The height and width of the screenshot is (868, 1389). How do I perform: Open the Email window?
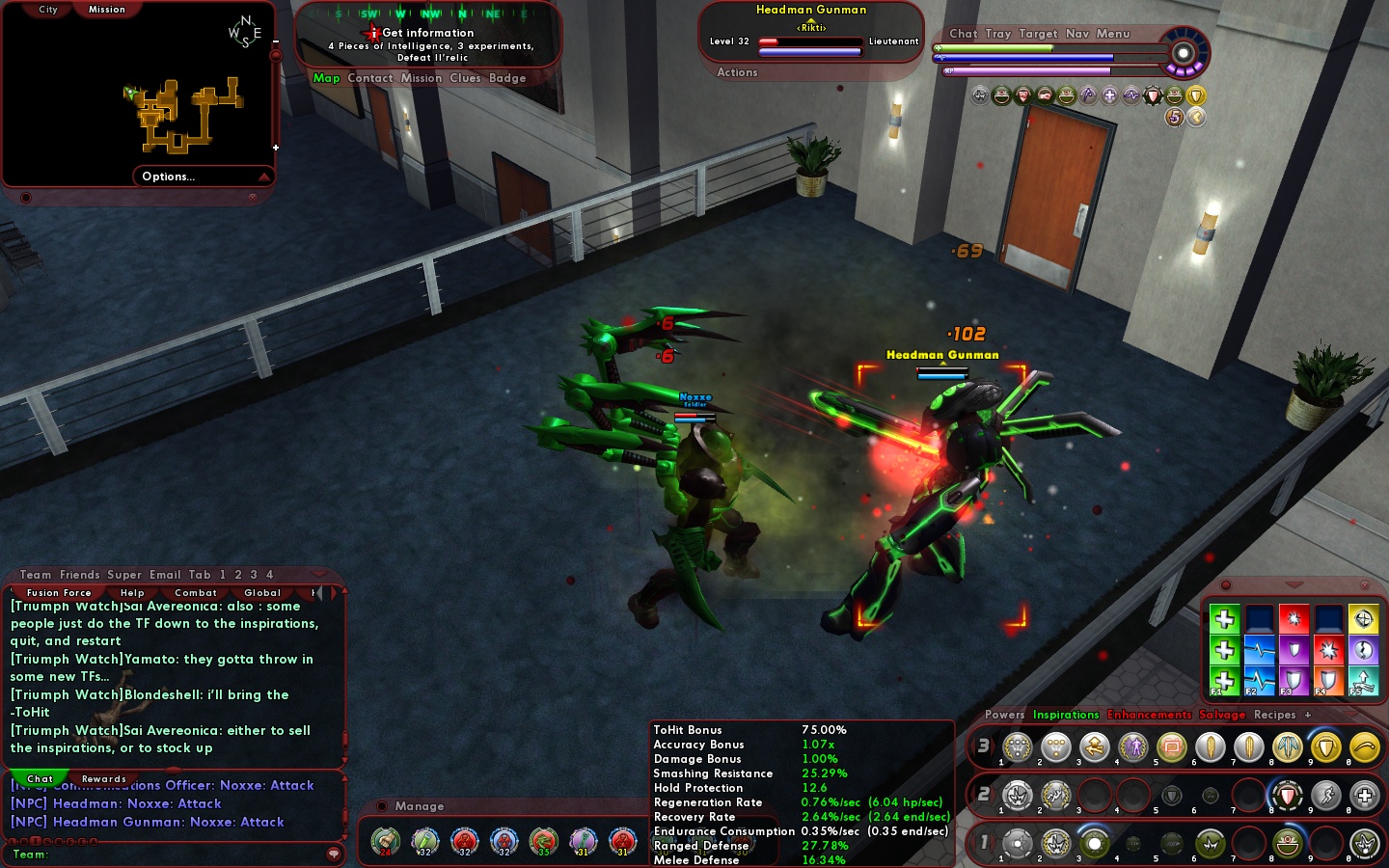[x=165, y=575]
